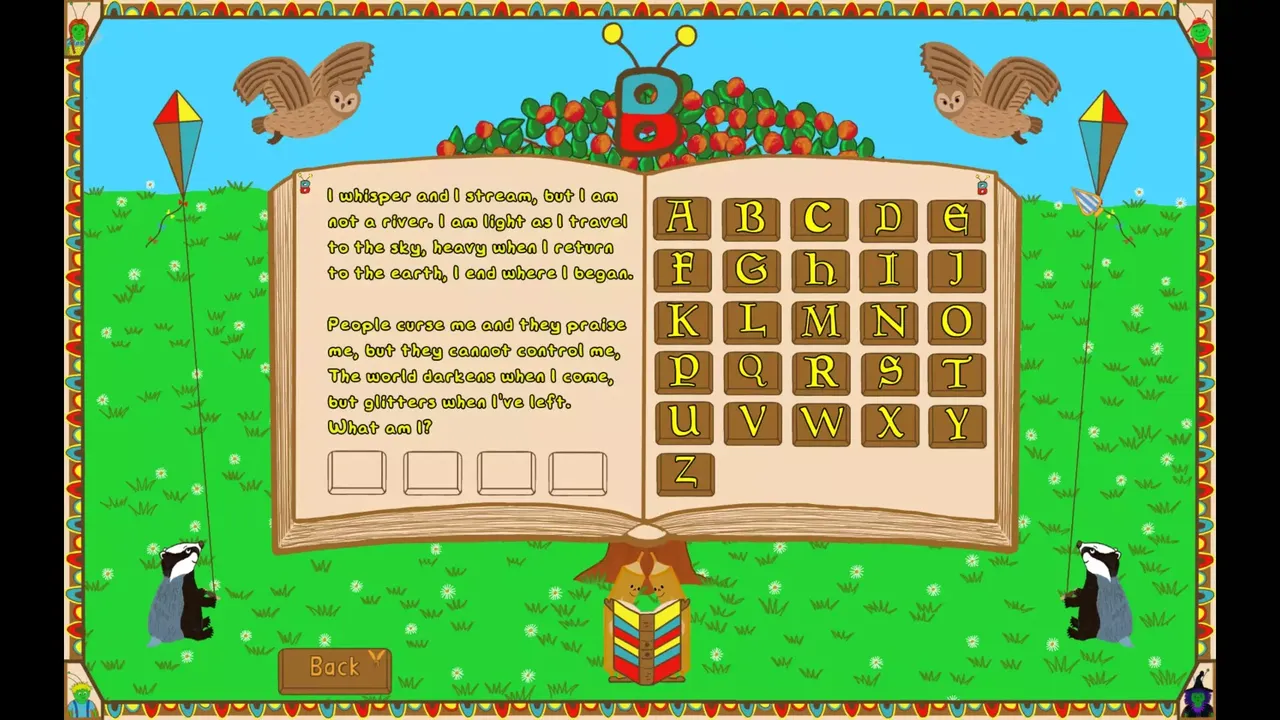
Task: Click the fox reading the book
Action: pyautogui.click(x=644, y=620)
